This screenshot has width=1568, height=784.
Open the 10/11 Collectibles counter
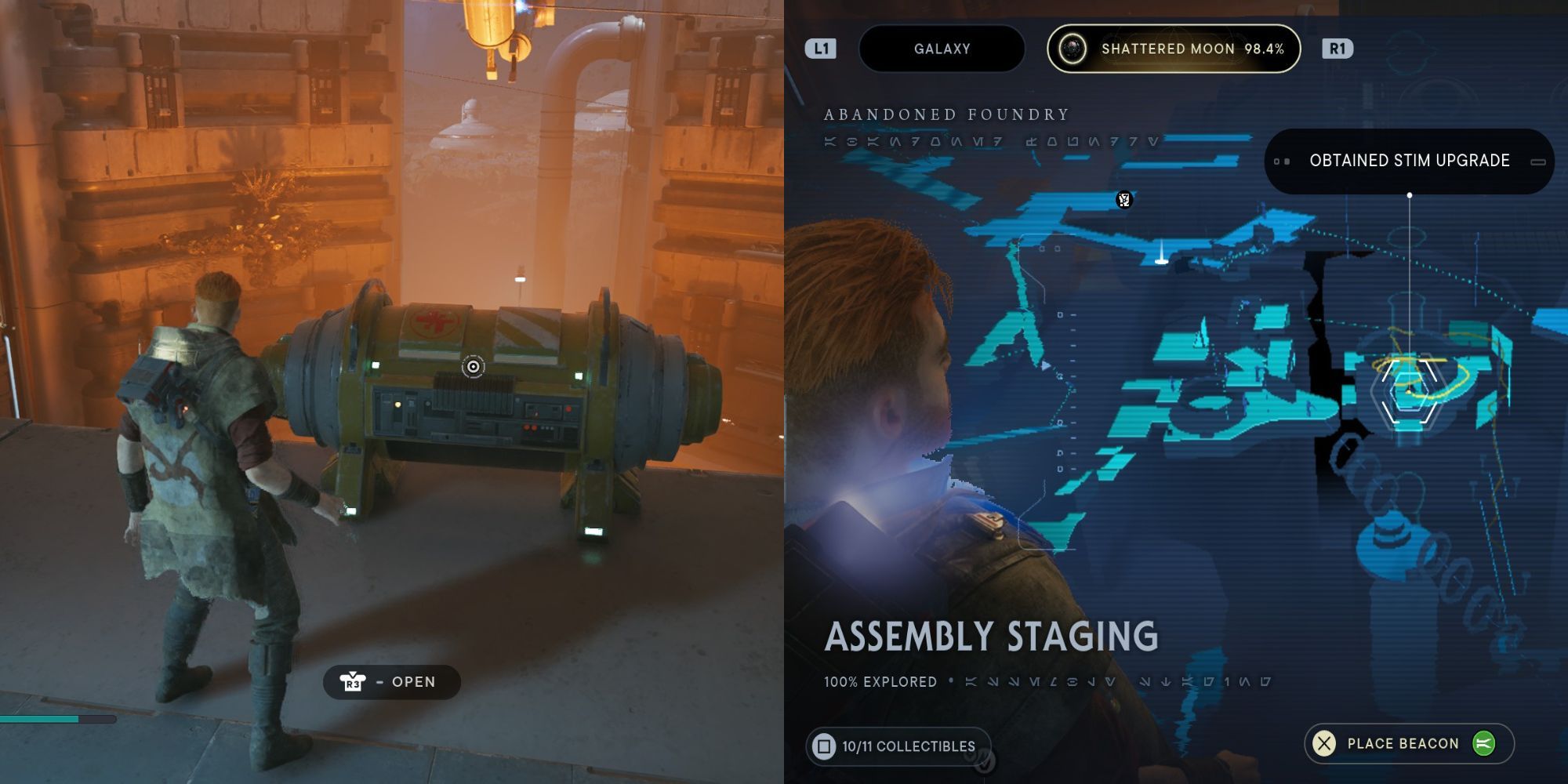click(898, 746)
